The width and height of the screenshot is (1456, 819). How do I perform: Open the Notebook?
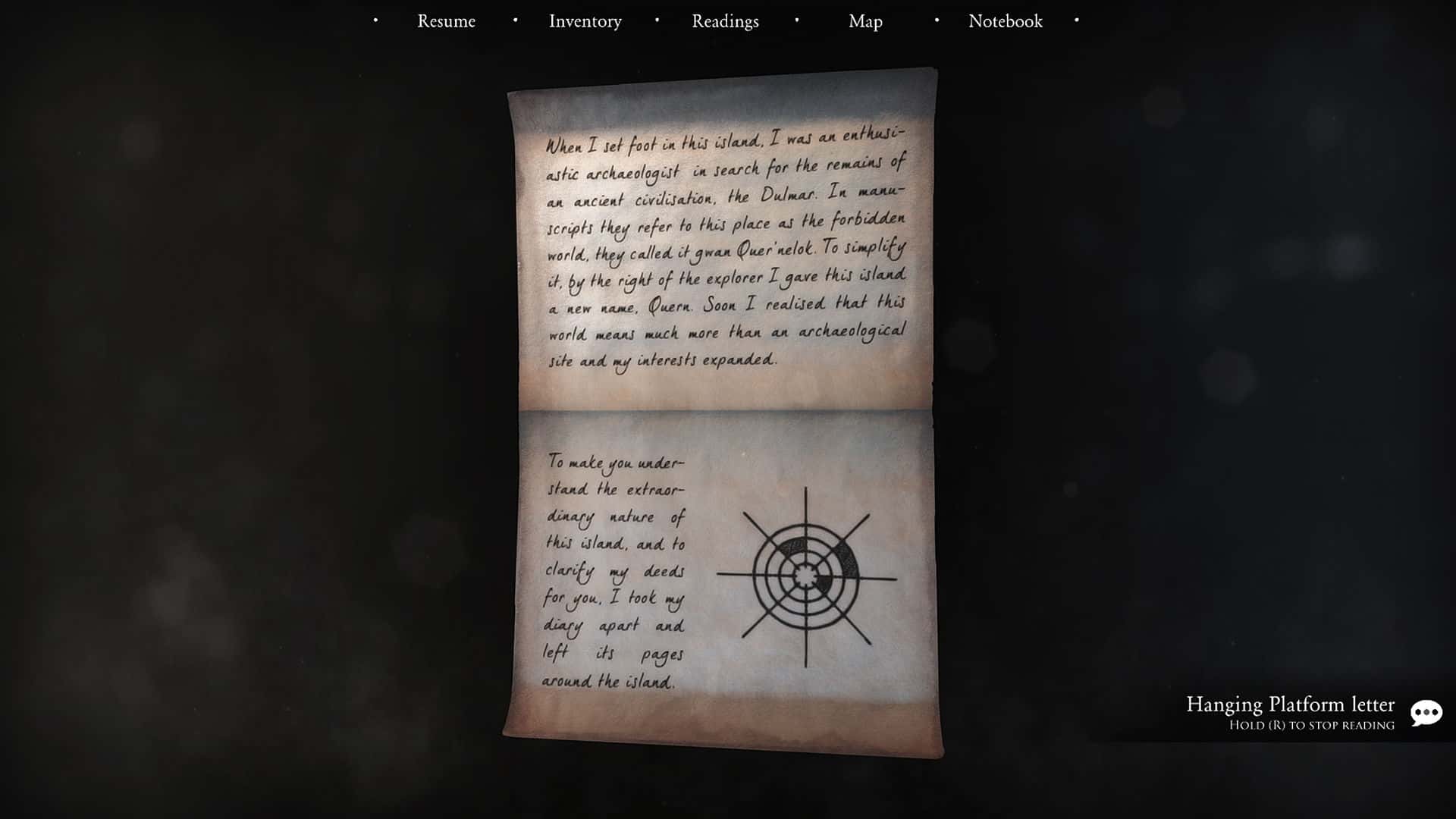[1004, 21]
